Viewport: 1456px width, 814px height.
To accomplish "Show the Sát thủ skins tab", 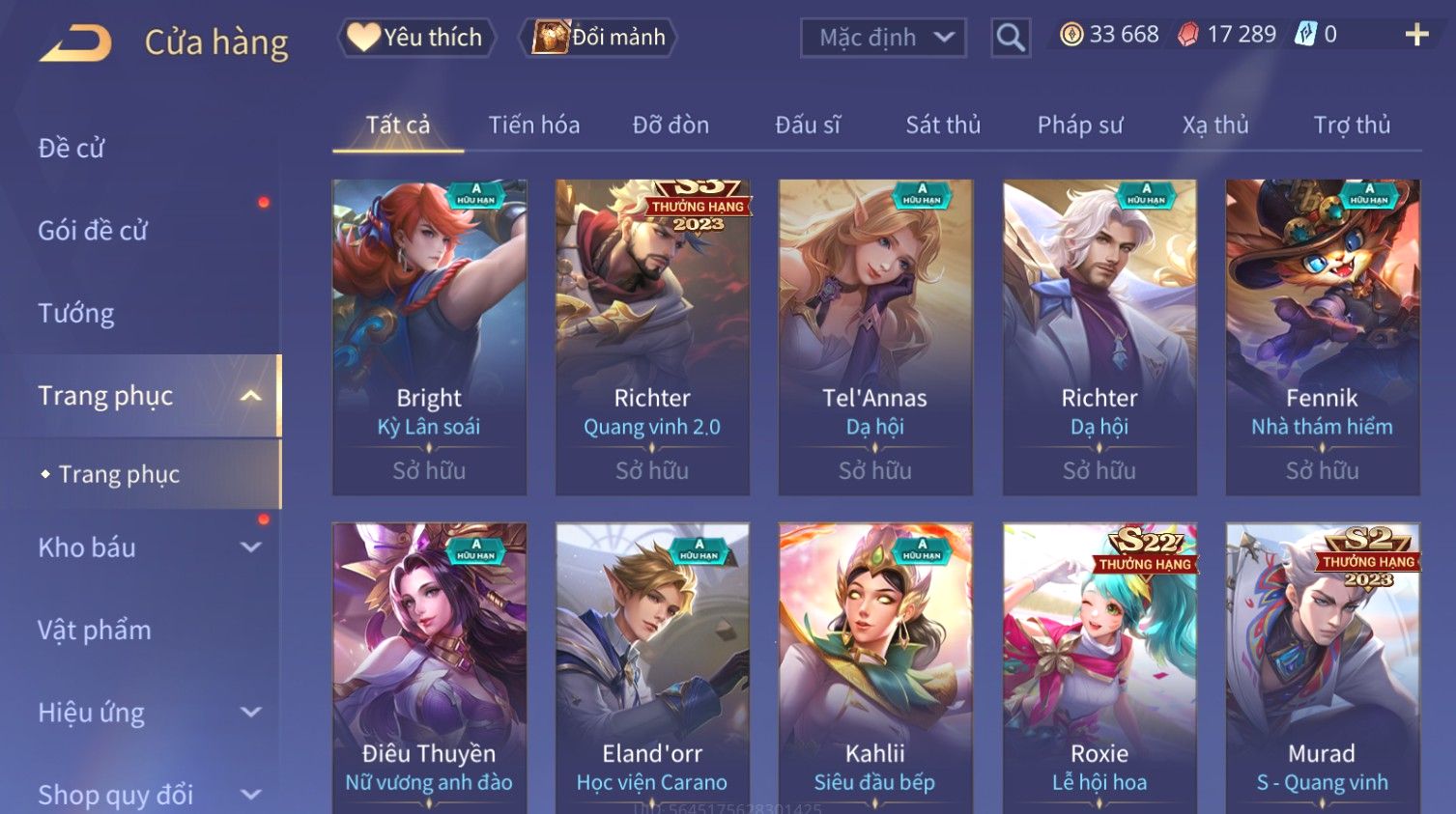I will pos(943,125).
